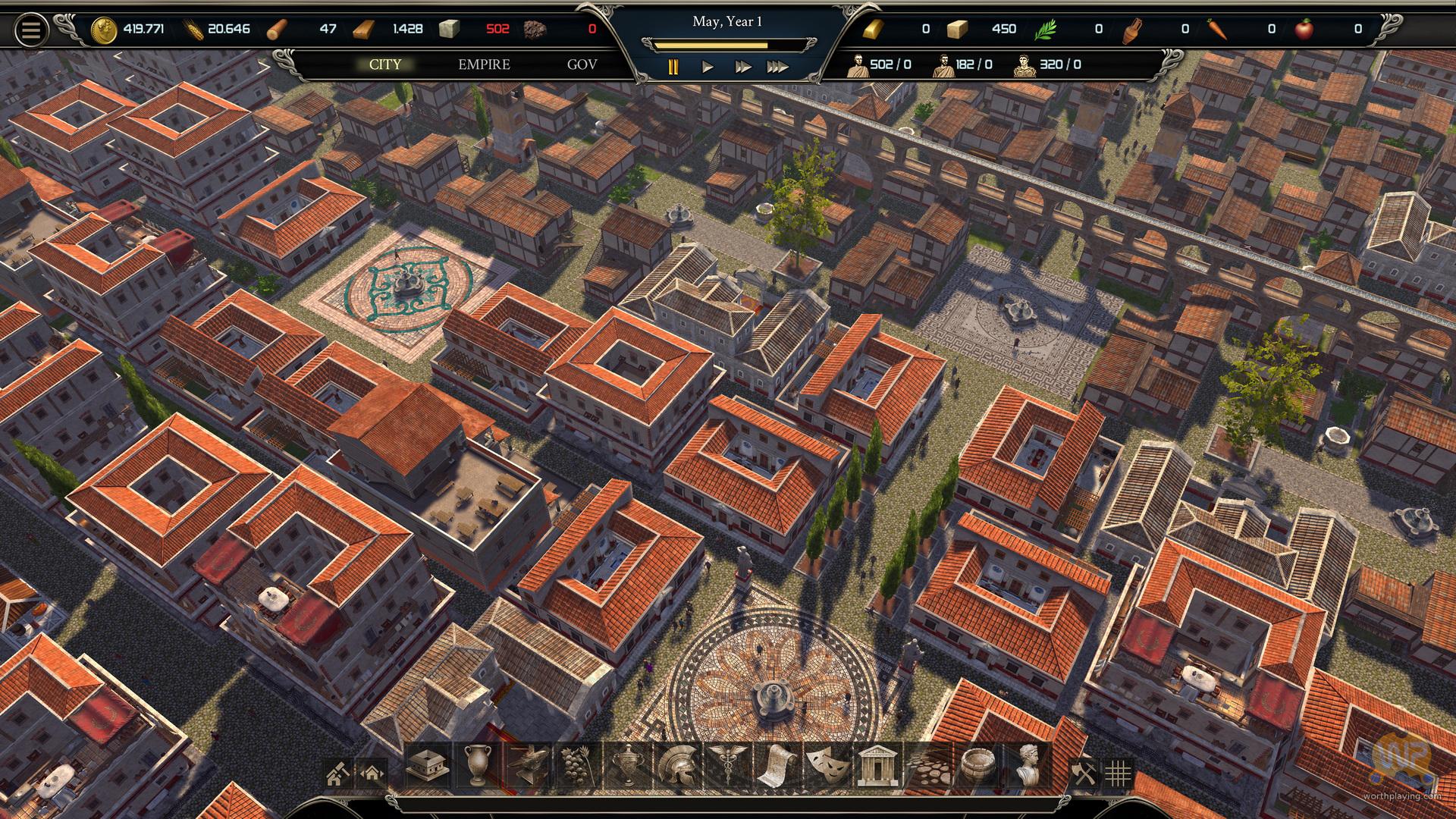Open the marble bust decoration category
The height and width of the screenshot is (819, 1456).
tap(1027, 766)
